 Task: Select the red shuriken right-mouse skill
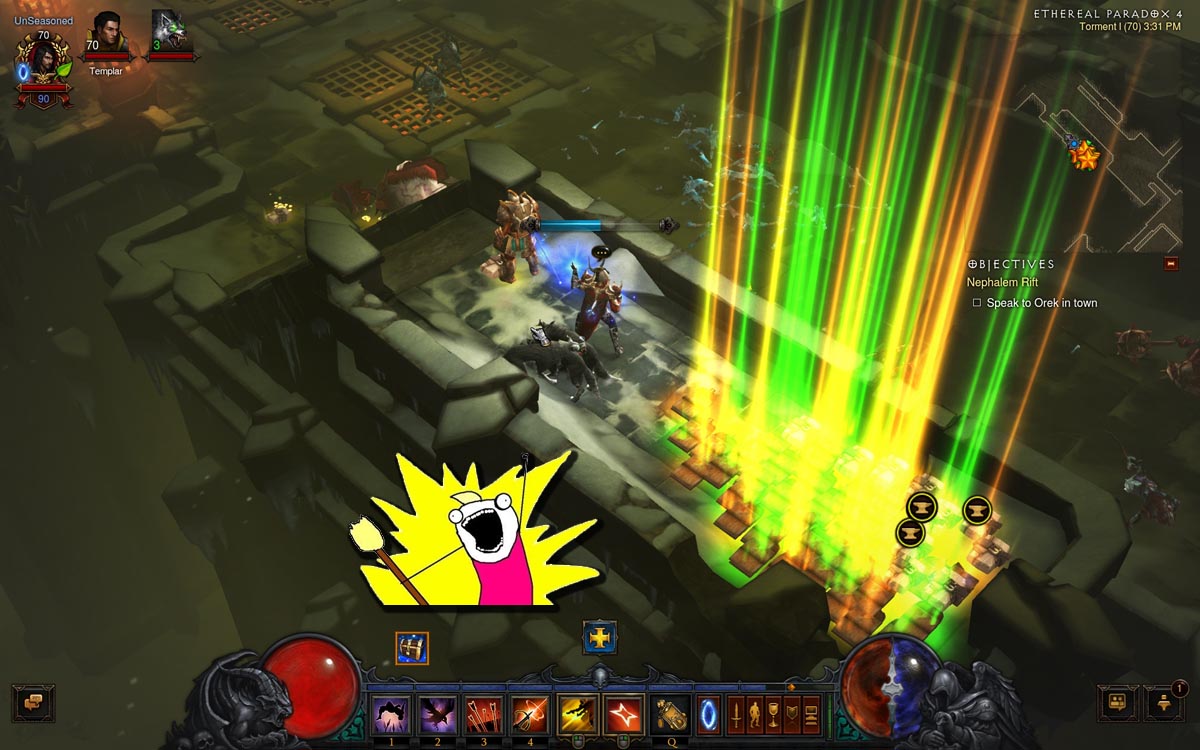(x=623, y=714)
